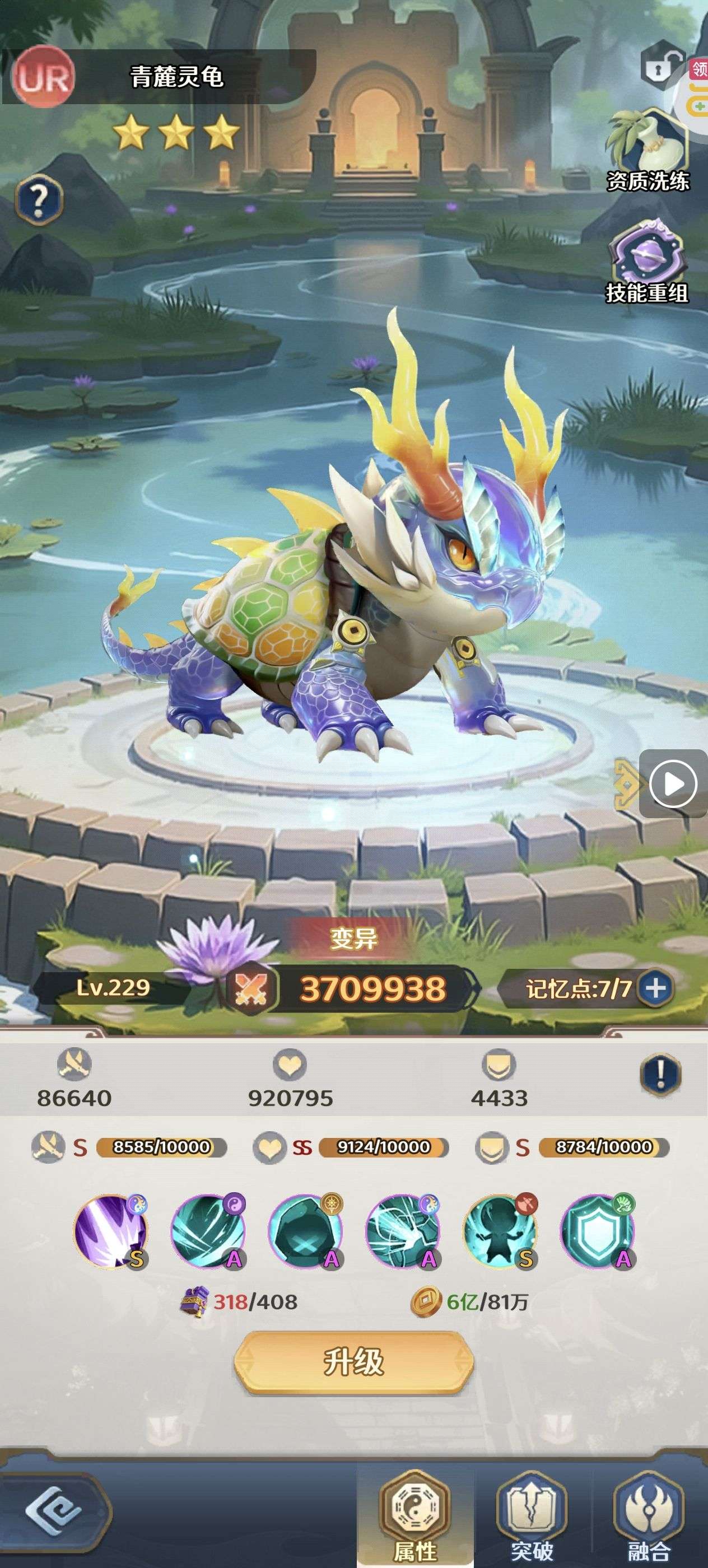Image resolution: width=708 pixels, height=1568 pixels.
Task: Inspect the hooded figure A-rank skill
Action: (305, 1231)
